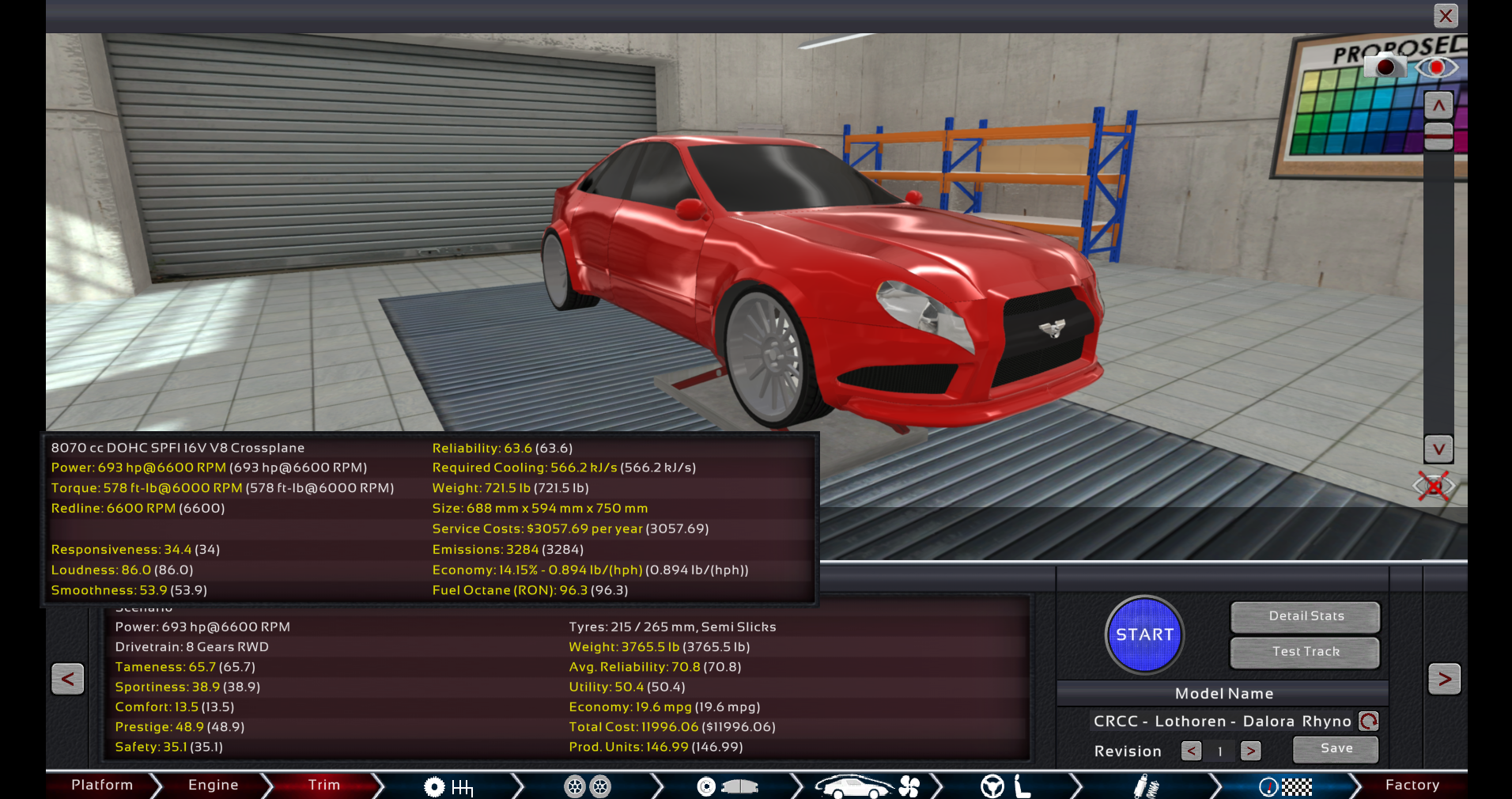
Task: Take a screenshot with the camera icon
Action: (1385, 67)
